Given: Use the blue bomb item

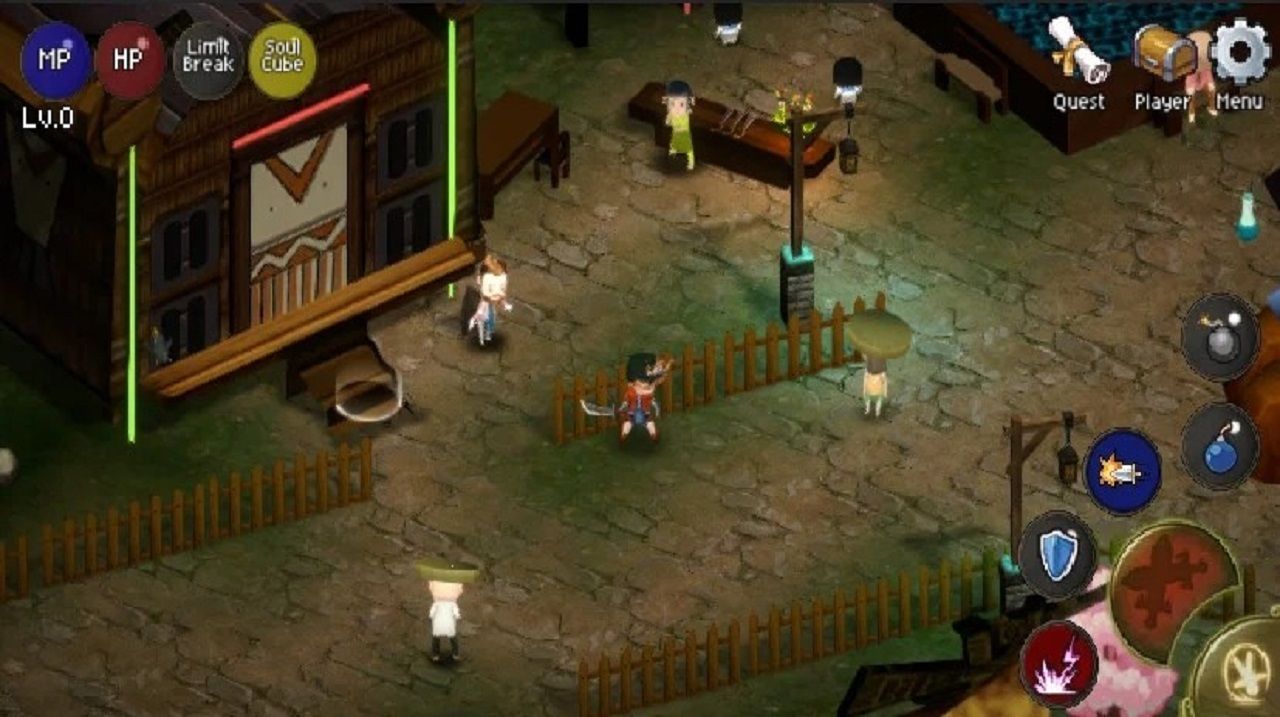Looking at the screenshot, I should point(1219,445).
